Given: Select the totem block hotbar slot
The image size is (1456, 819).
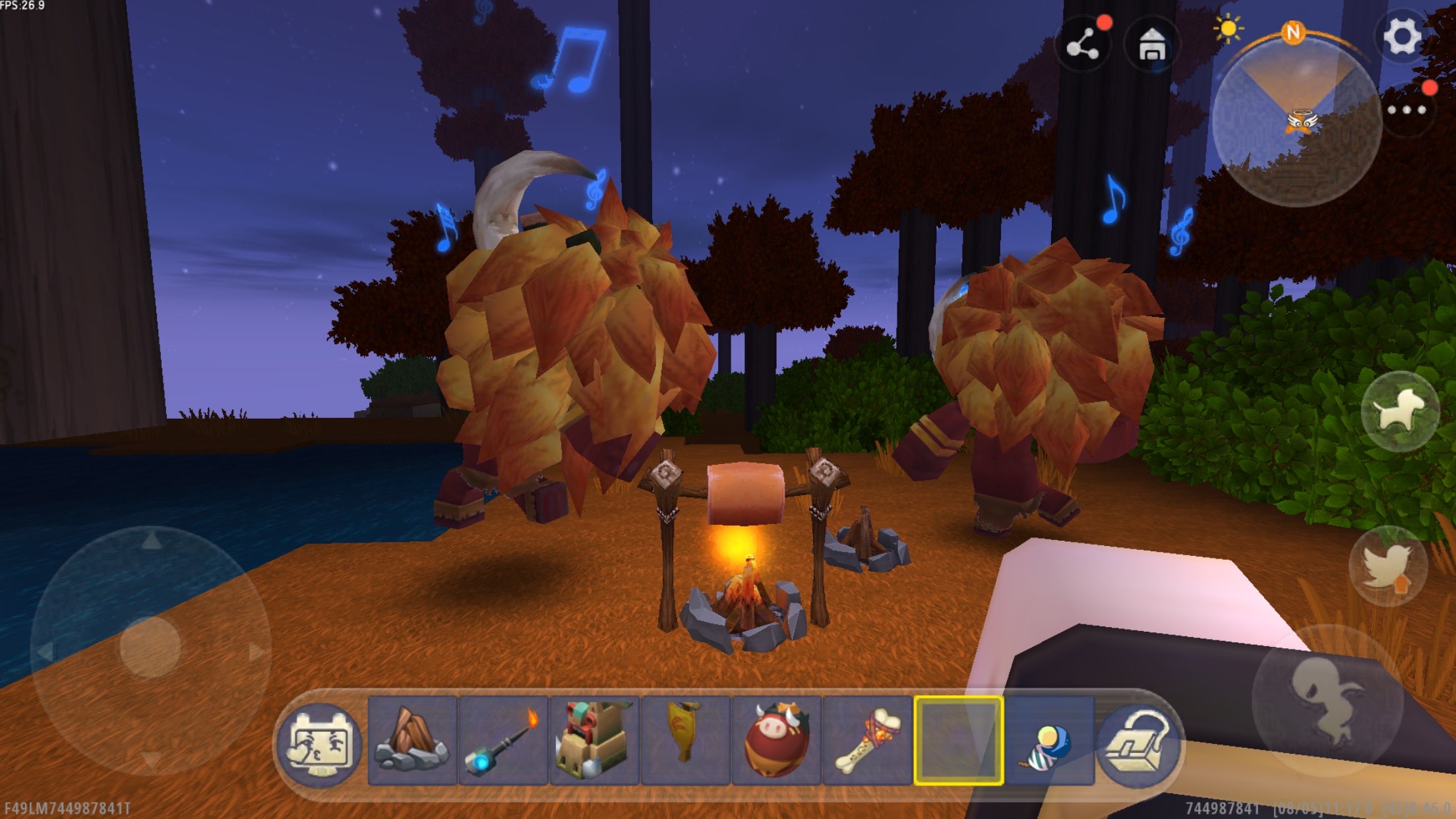Looking at the screenshot, I should click(594, 741).
